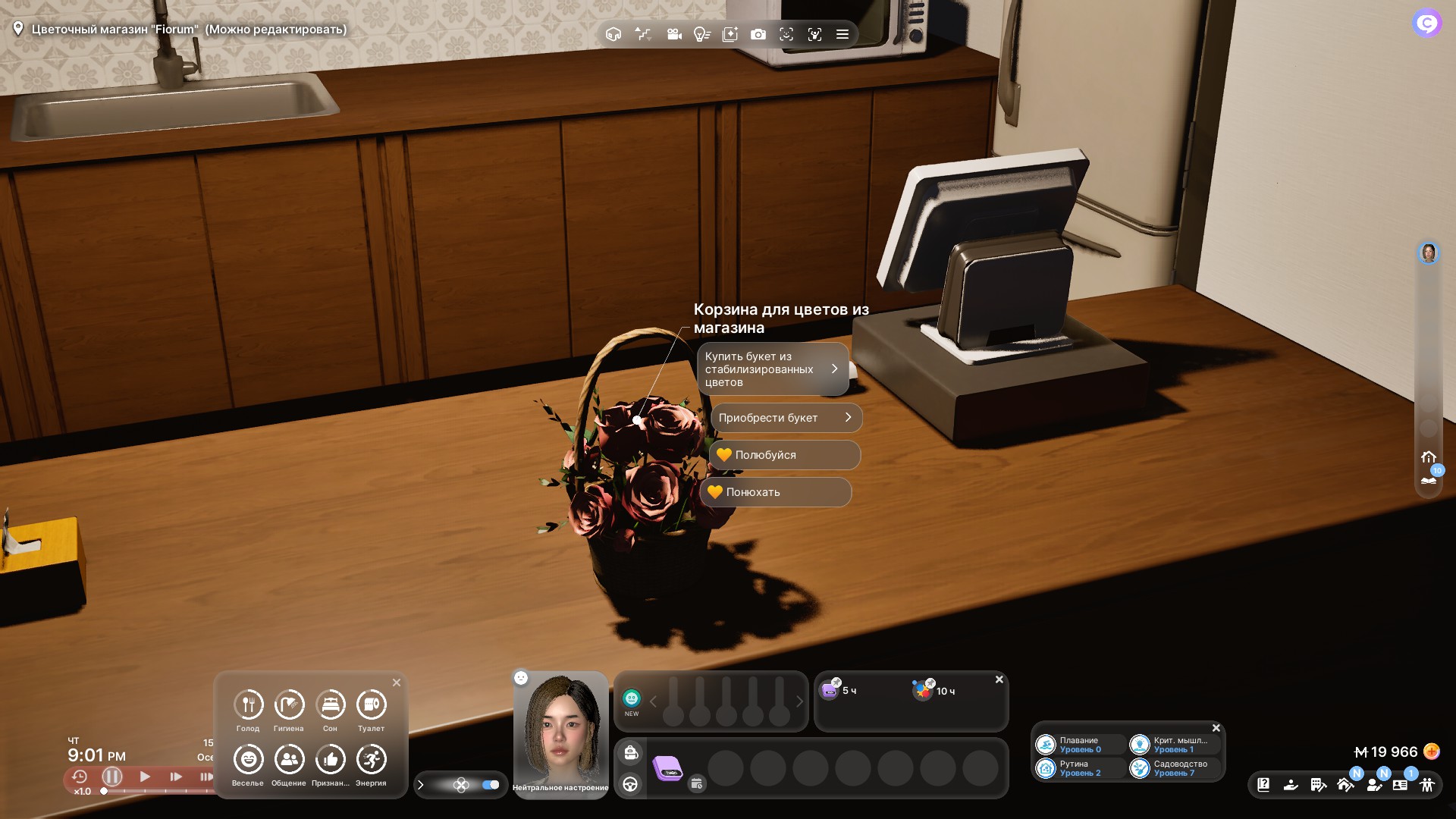Open the help guidebook icon
The image size is (1456, 819).
[1263, 785]
